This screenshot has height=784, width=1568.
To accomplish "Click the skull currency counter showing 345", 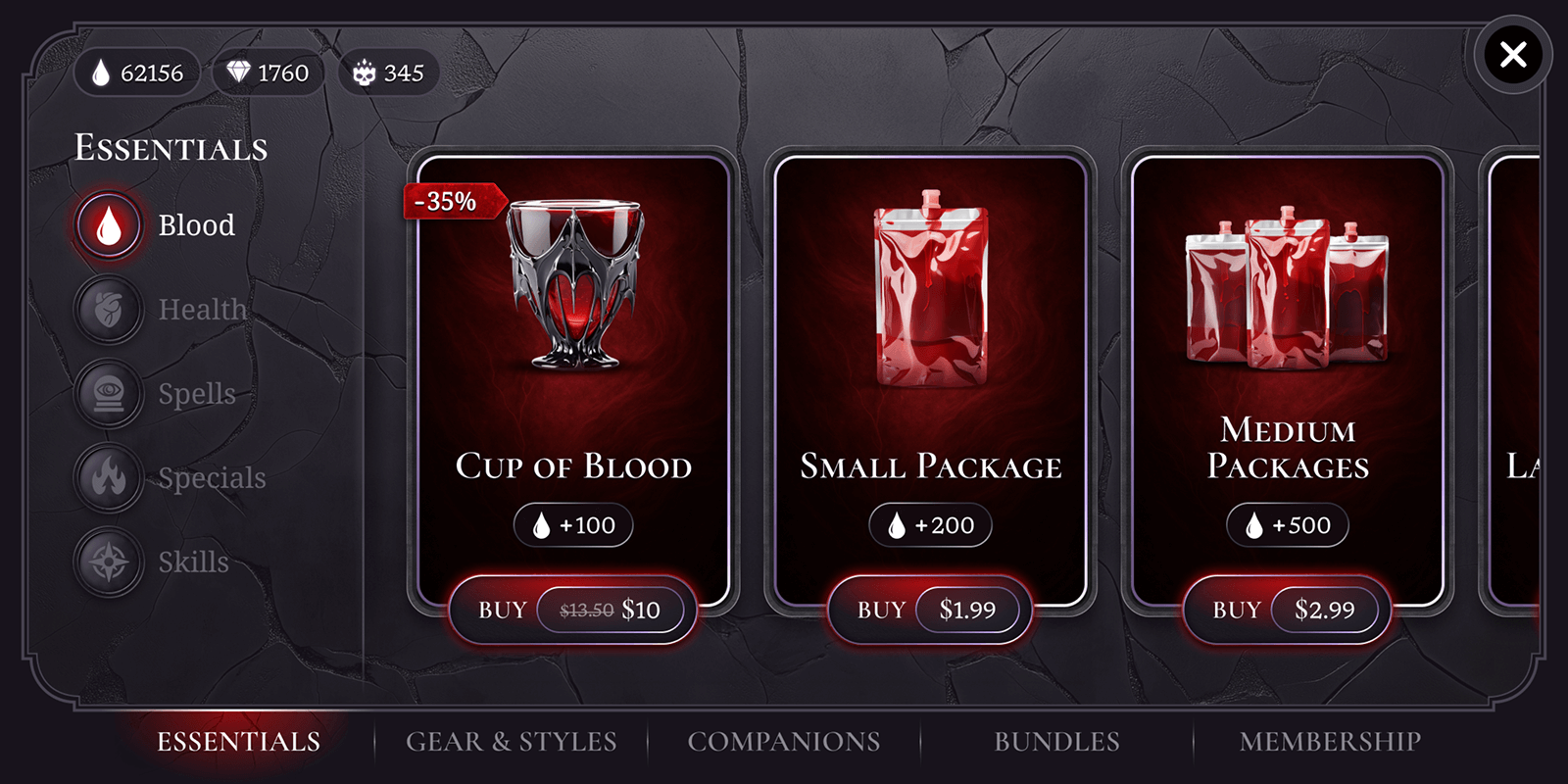I will 387,72.
